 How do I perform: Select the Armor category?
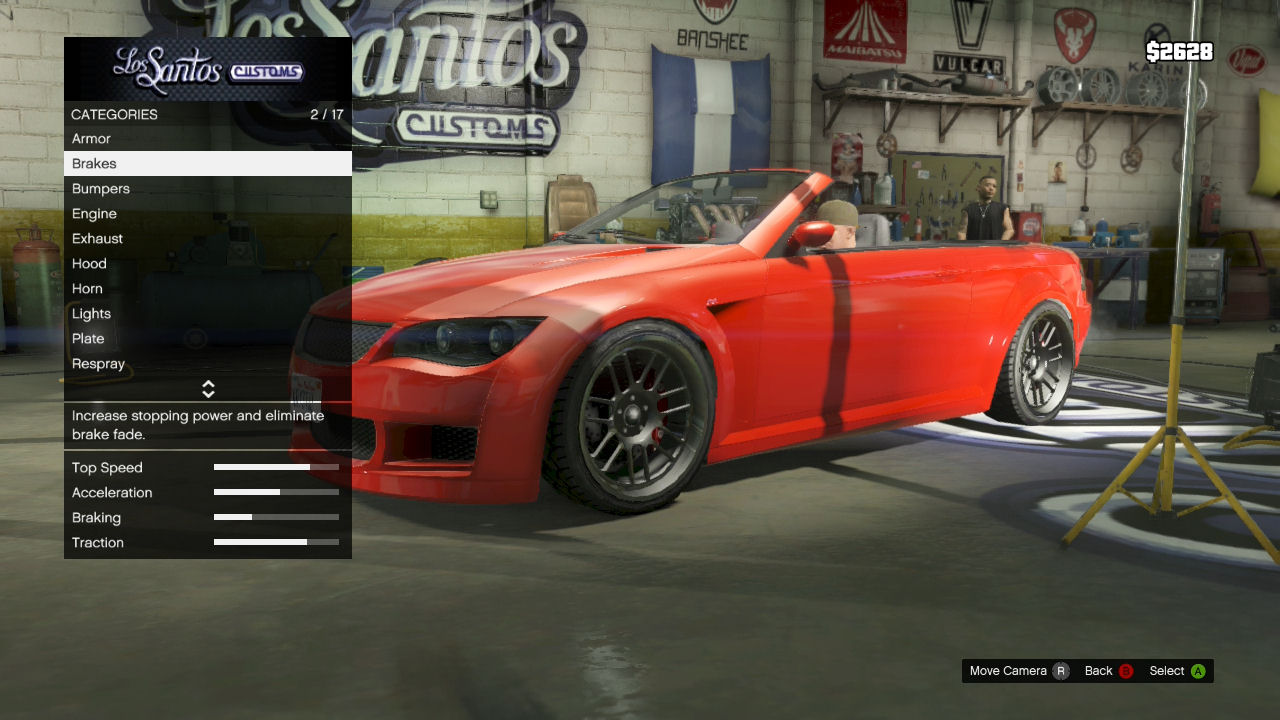(x=207, y=139)
